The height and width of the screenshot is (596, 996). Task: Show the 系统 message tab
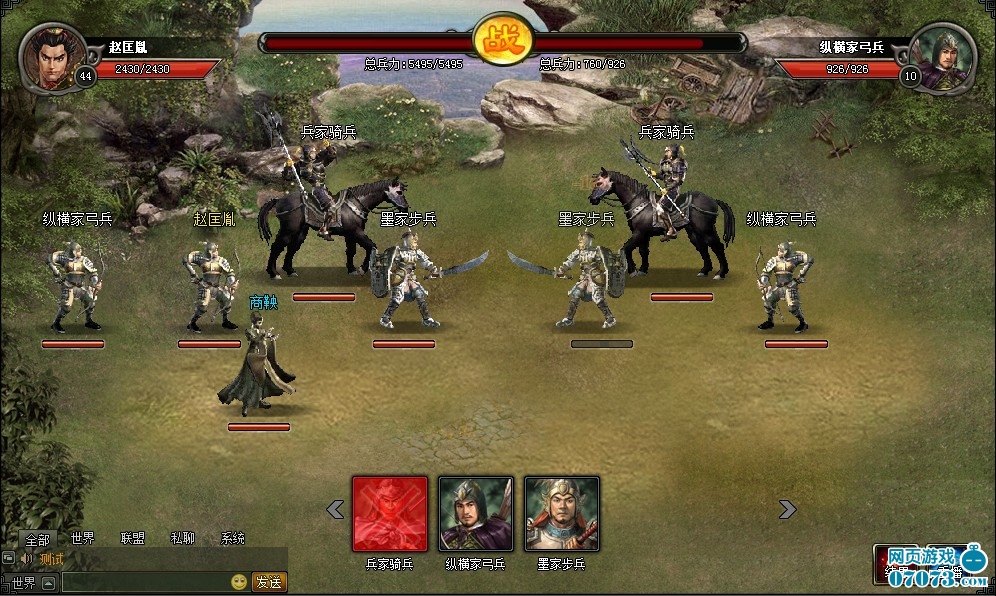click(232, 539)
